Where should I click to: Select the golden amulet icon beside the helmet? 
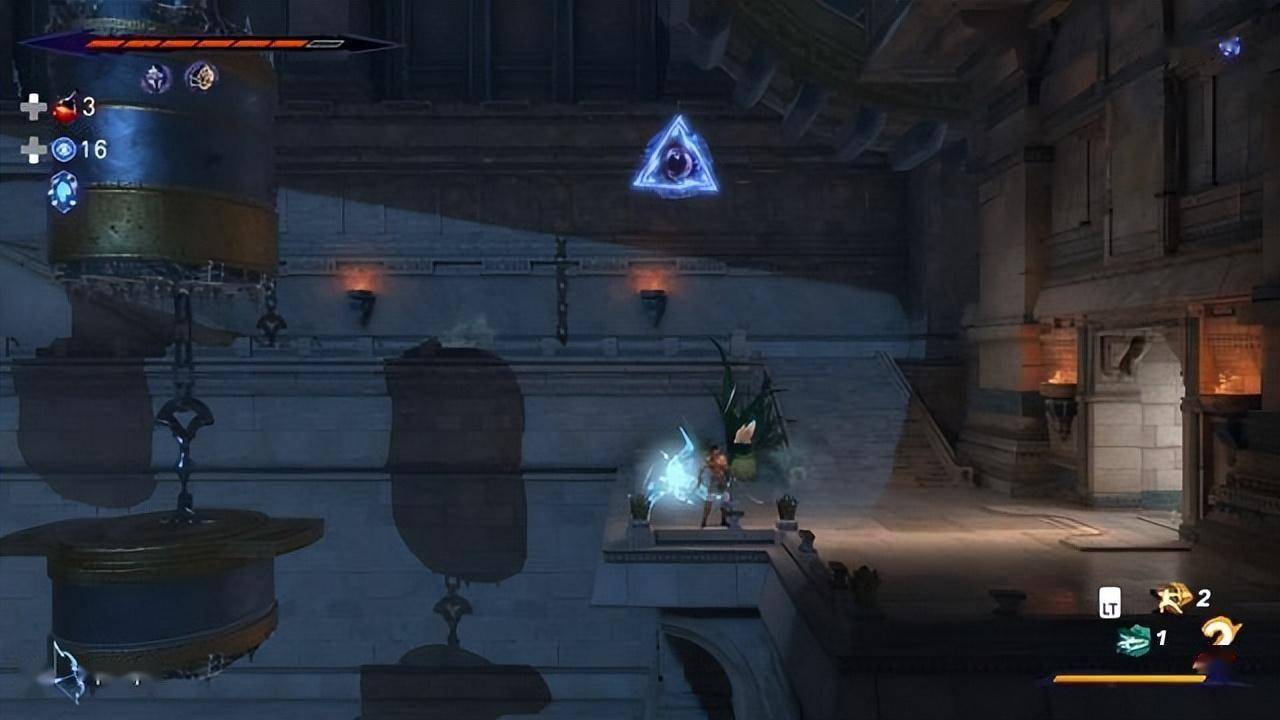pyautogui.click(x=201, y=76)
